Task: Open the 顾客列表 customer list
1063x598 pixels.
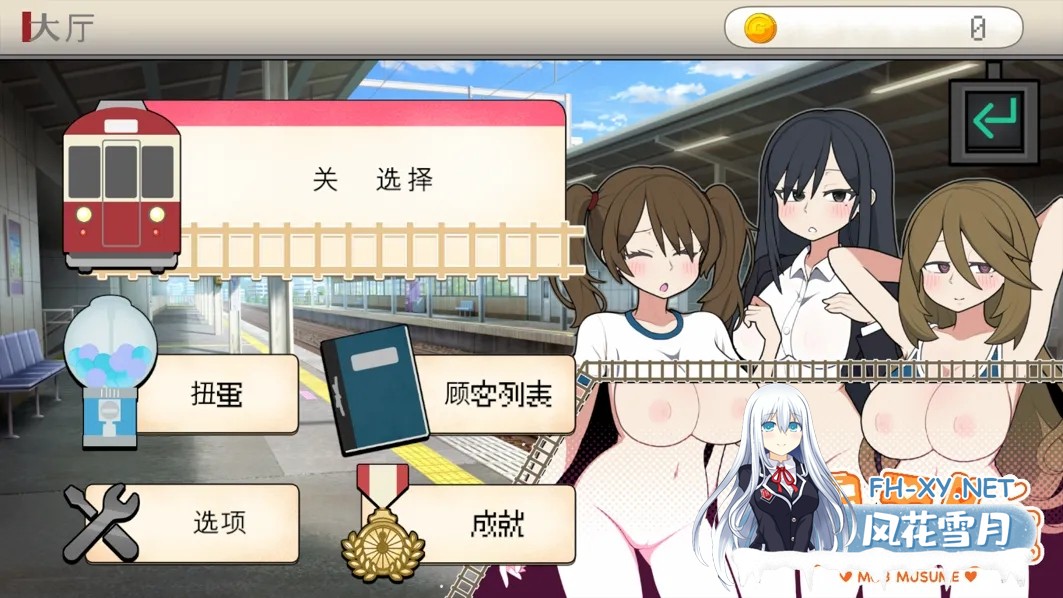Action: click(497, 393)
